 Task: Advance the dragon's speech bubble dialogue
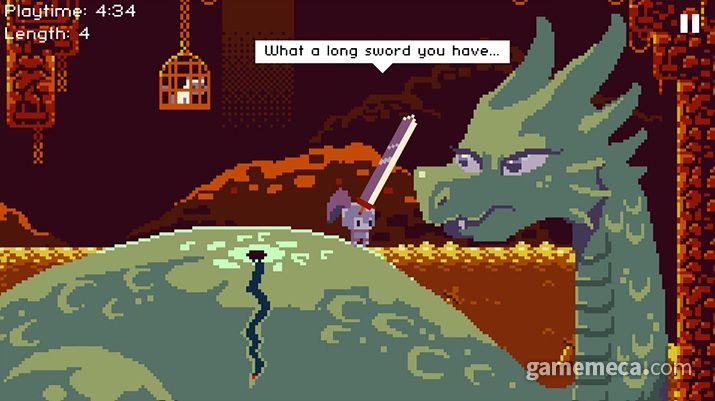coord(383,50)
